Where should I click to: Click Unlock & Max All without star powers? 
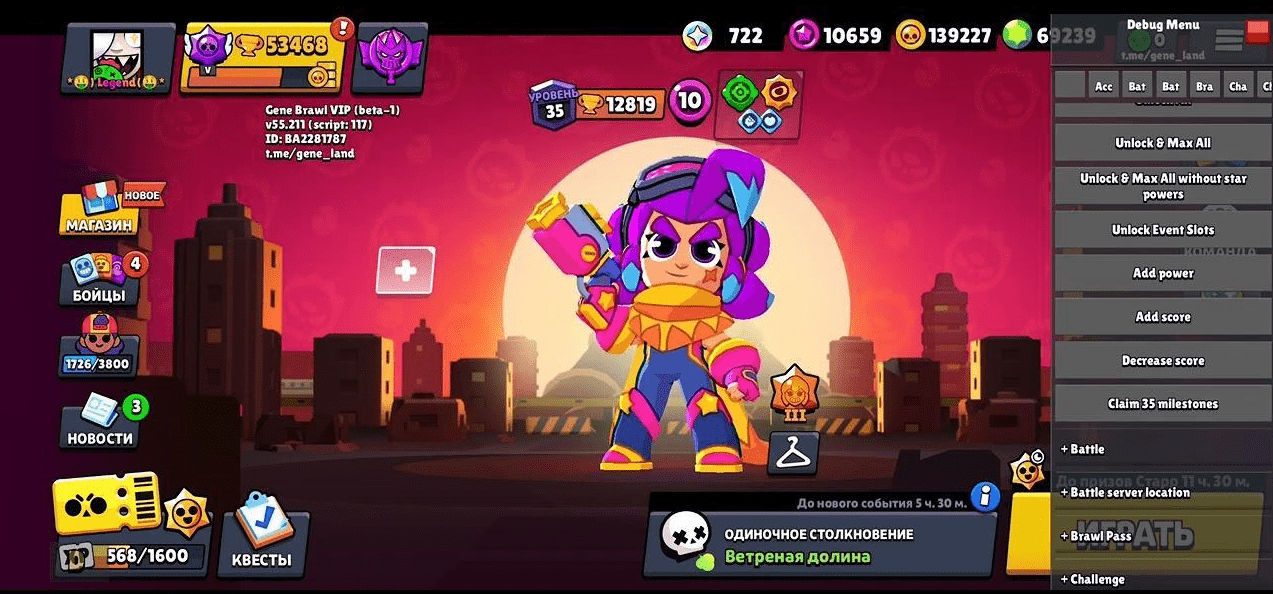coord(1162,186)
